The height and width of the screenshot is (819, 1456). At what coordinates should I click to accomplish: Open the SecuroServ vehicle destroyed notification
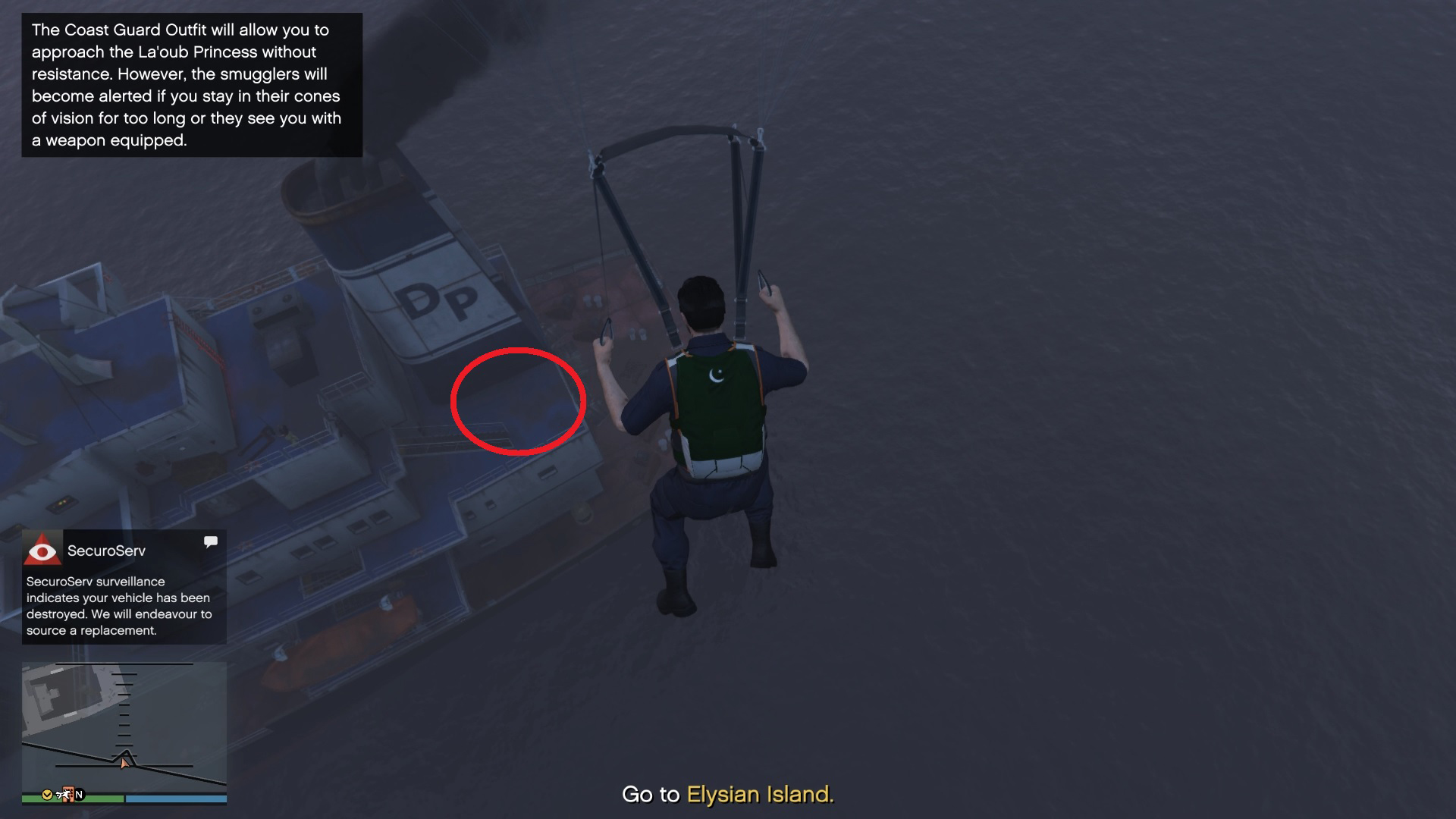[x=119, y=605]
